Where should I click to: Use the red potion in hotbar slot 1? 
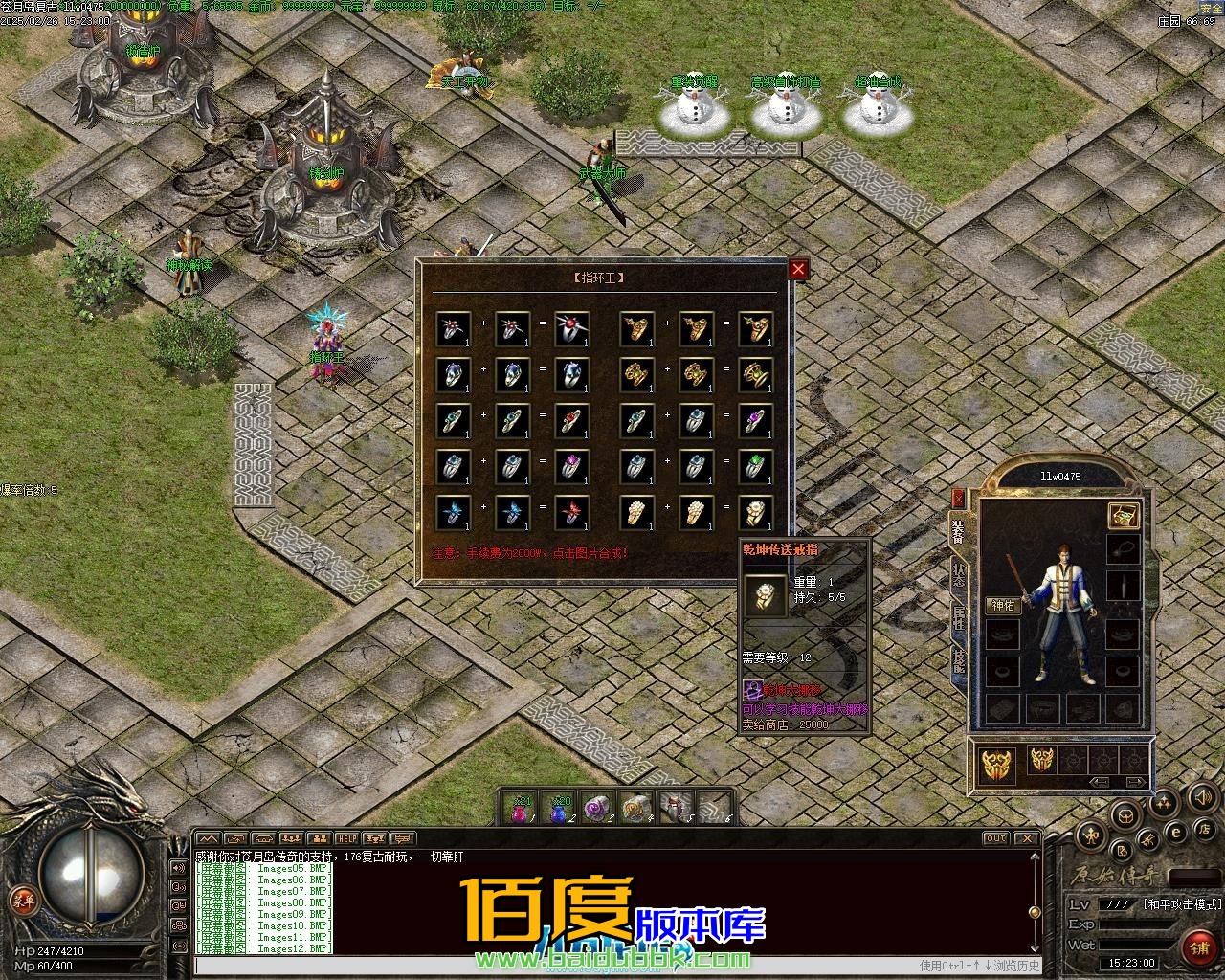[x=522, y=809]
